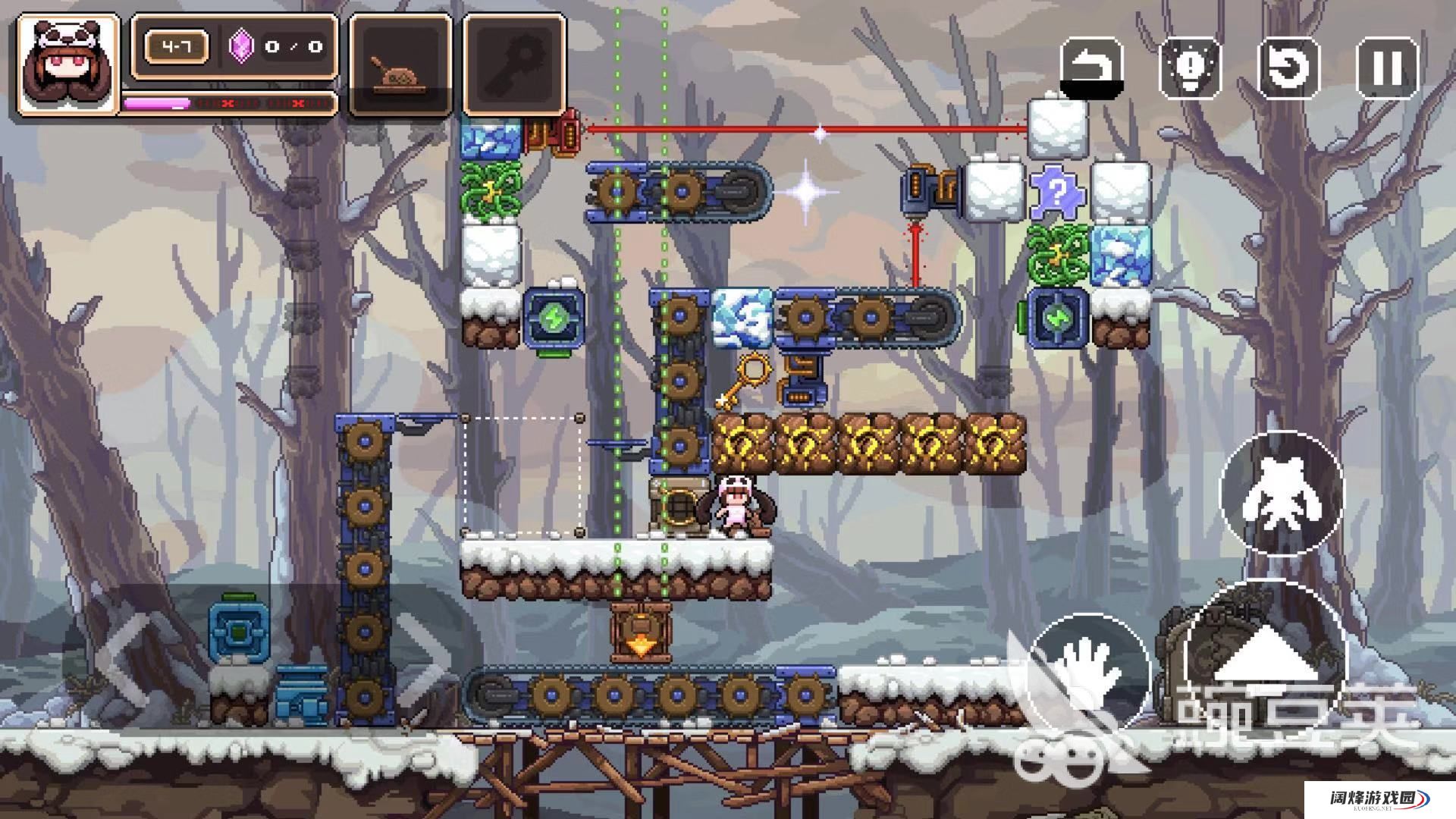Viewport: 1456px width, 819px height.
Task: Show a hint with the lightbulb button
Action: (1190, 67)
